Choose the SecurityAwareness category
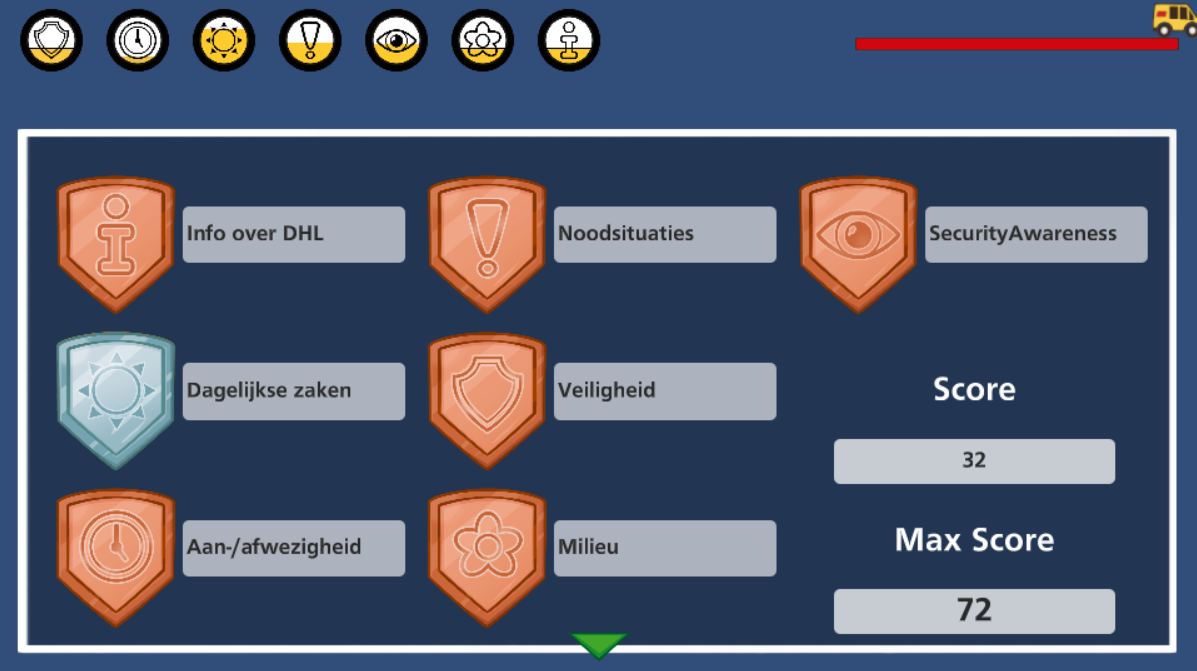The width and height of the screenshot is (1197, 671). point(1035,234)
